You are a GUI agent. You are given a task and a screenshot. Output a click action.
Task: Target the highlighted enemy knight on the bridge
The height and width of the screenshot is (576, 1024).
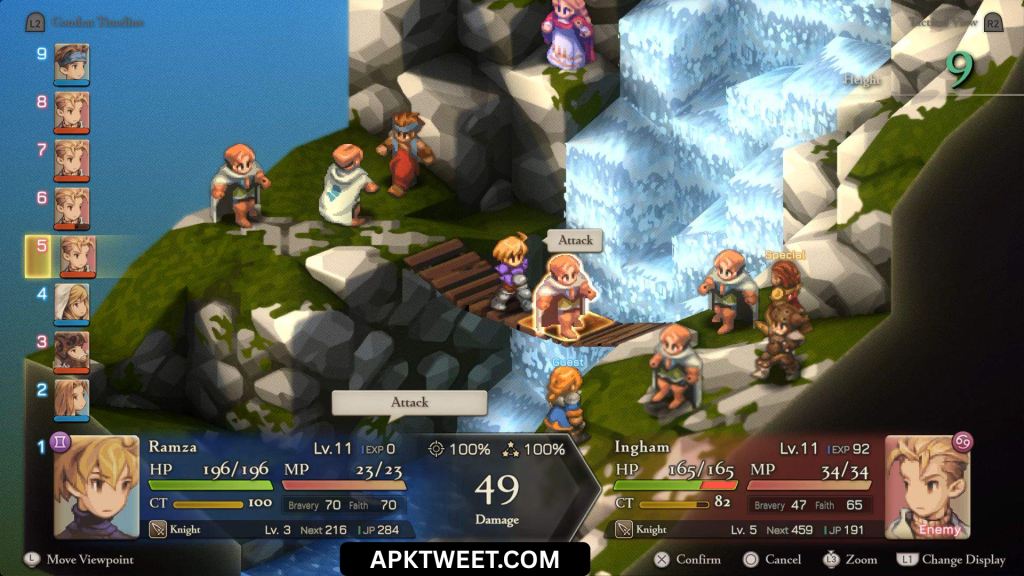pyautogui.click(x=565, y=295)
